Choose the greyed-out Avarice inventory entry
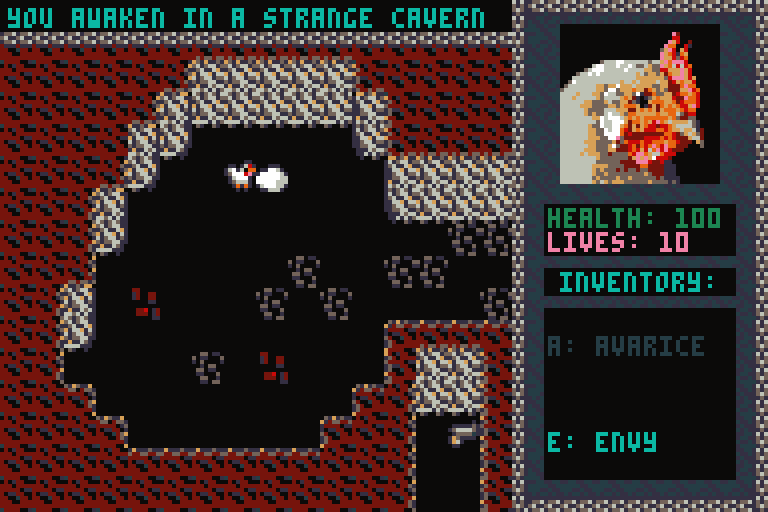768x512 pixels. (626, 346)
